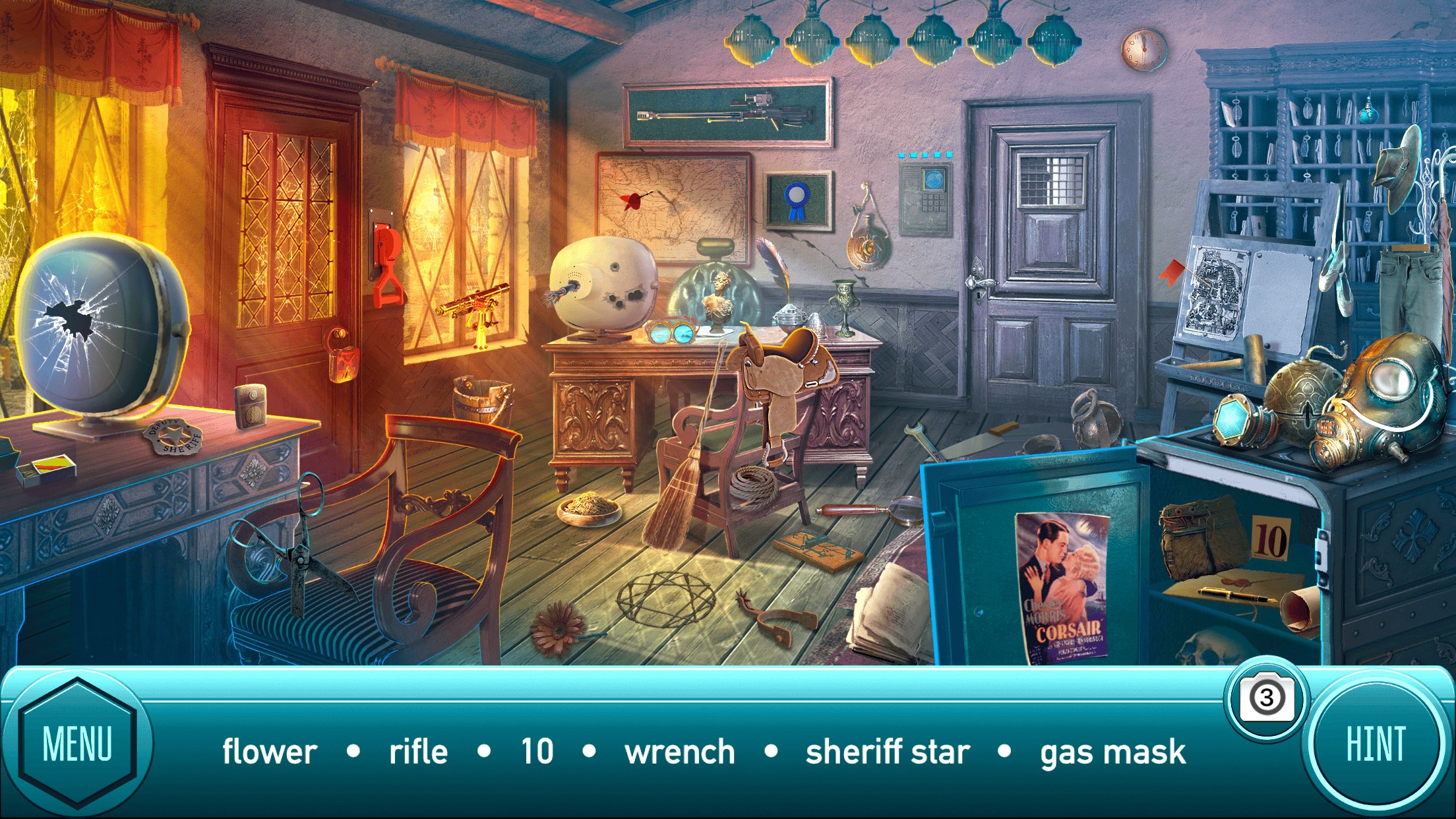Screen dimensions: 1456x819
Task: Click the wall clock near the shelves
Action: (1143, 49)
